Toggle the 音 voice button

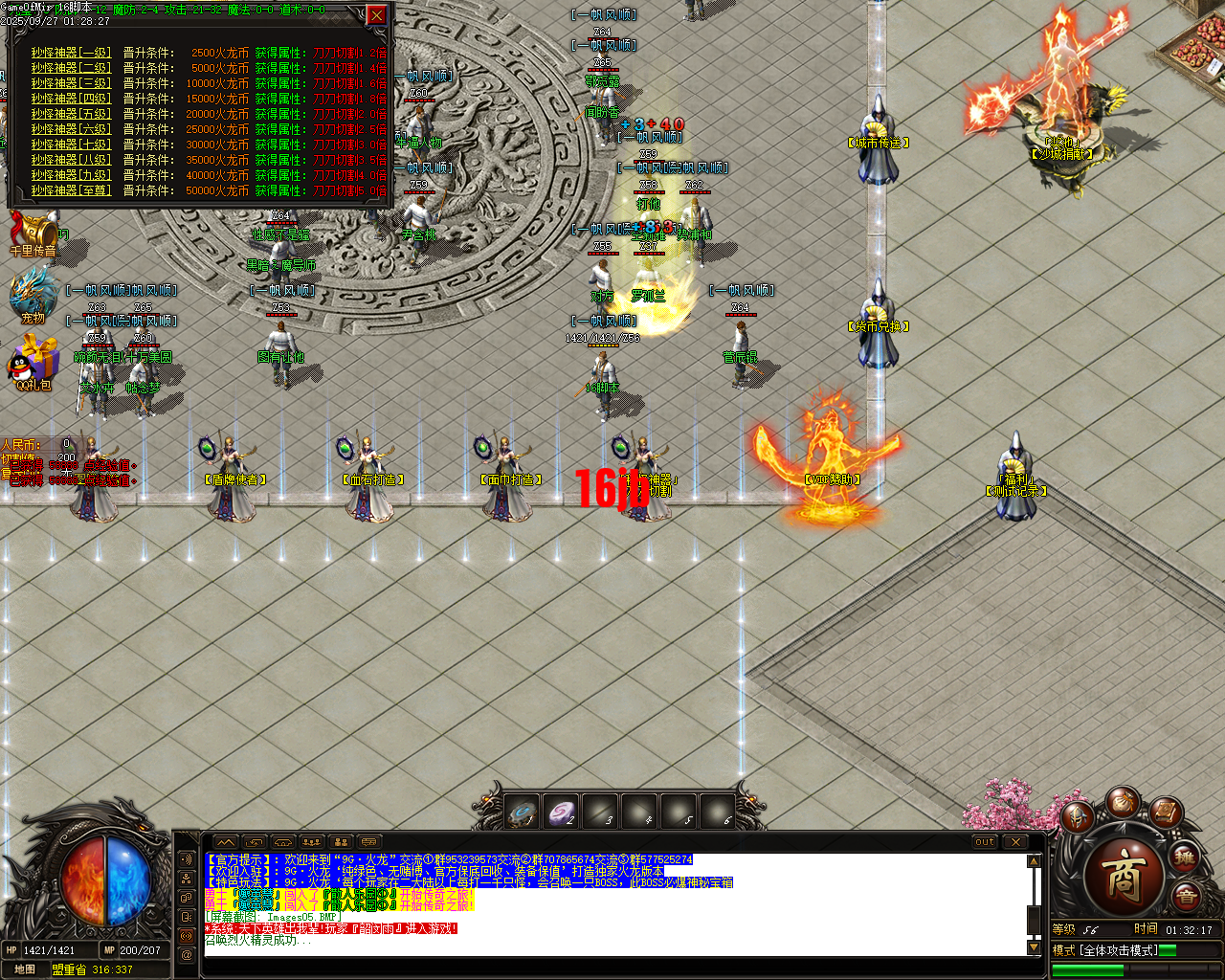point(1187,895)
